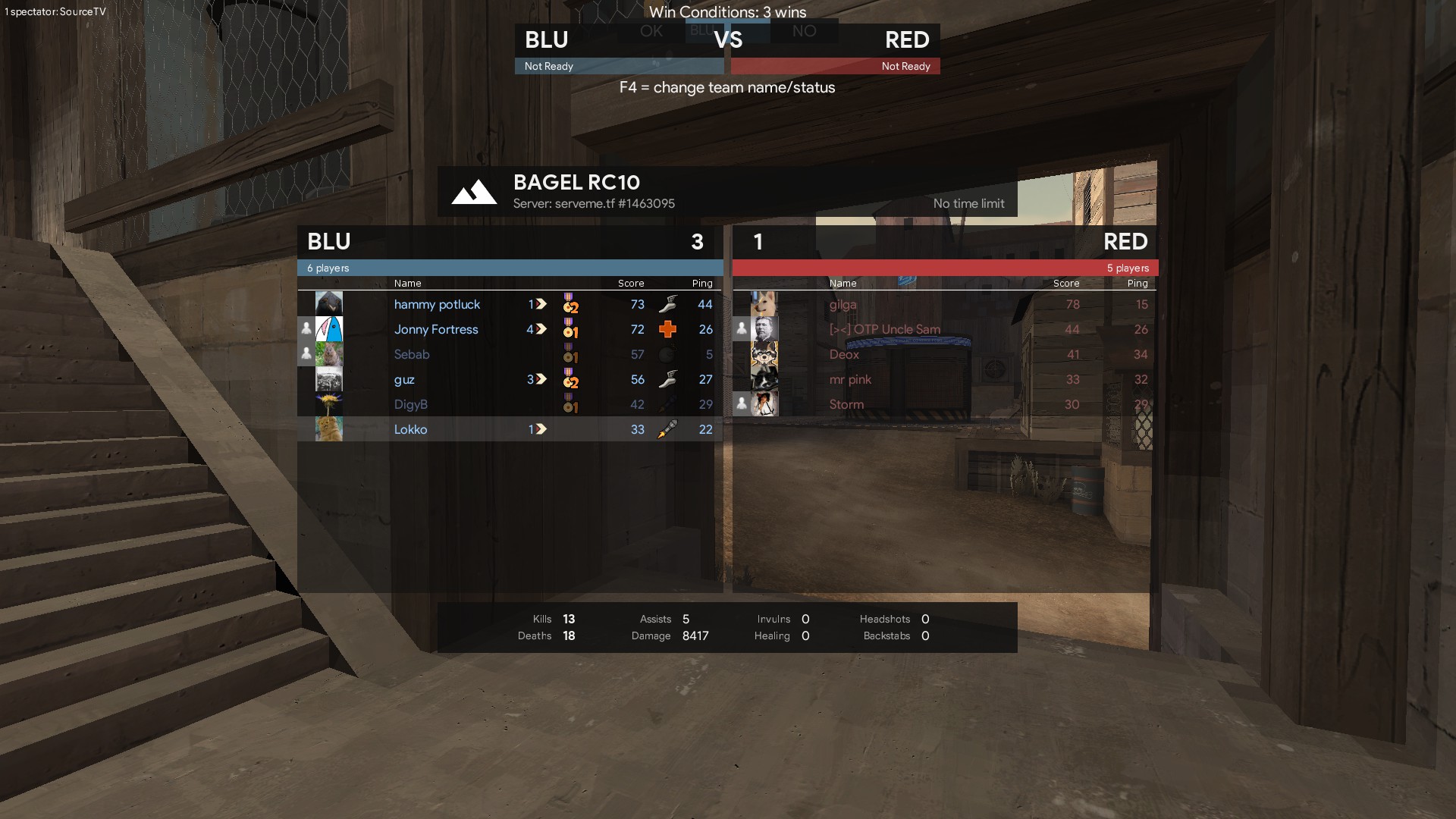Click the highlighted Lokko player row
Image resolution: width=1456 pixels, height=819 pixels.
click(411, 429)
